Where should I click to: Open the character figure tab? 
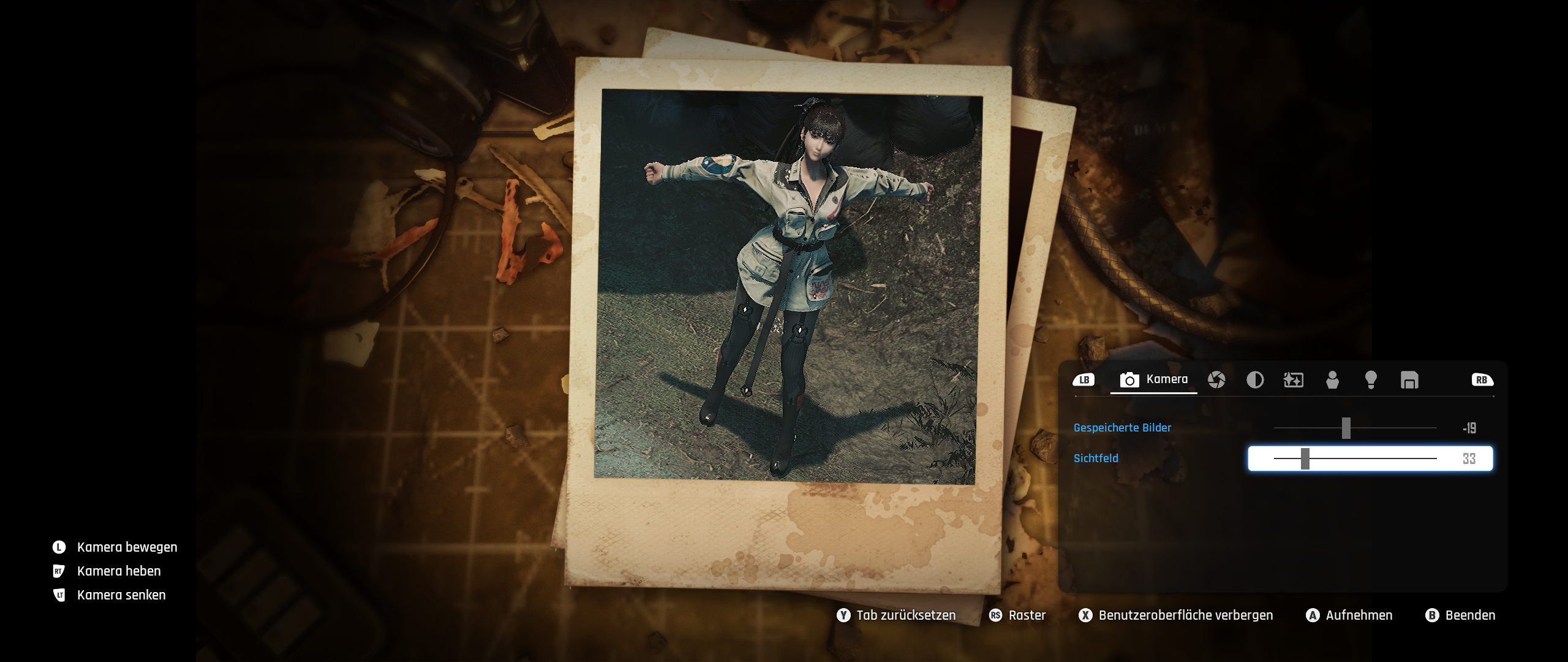tap(1332, 380)
